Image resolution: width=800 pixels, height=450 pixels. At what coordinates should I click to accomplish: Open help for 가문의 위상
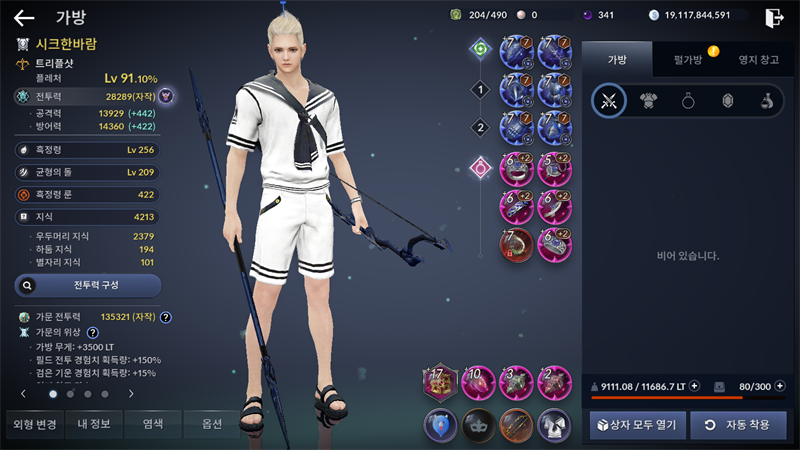(x=93, y=332)
